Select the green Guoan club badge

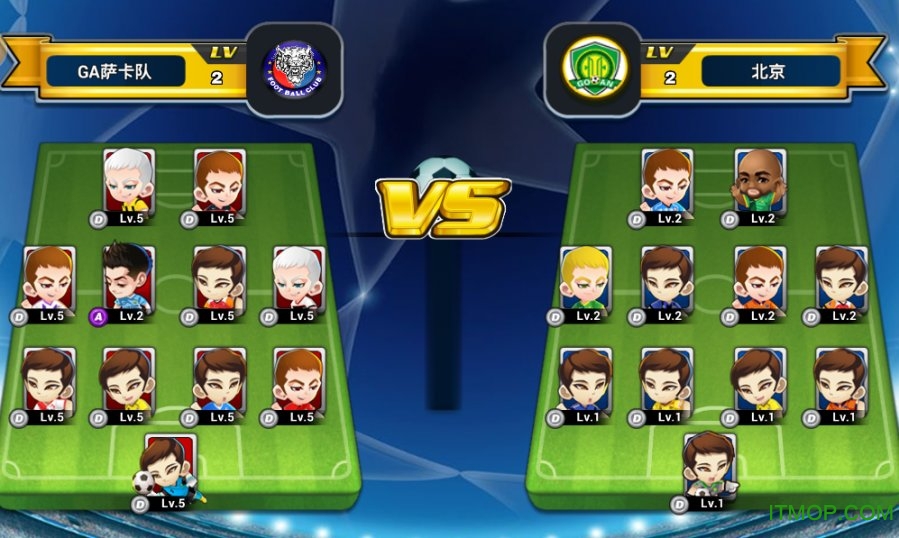(593, 70)
